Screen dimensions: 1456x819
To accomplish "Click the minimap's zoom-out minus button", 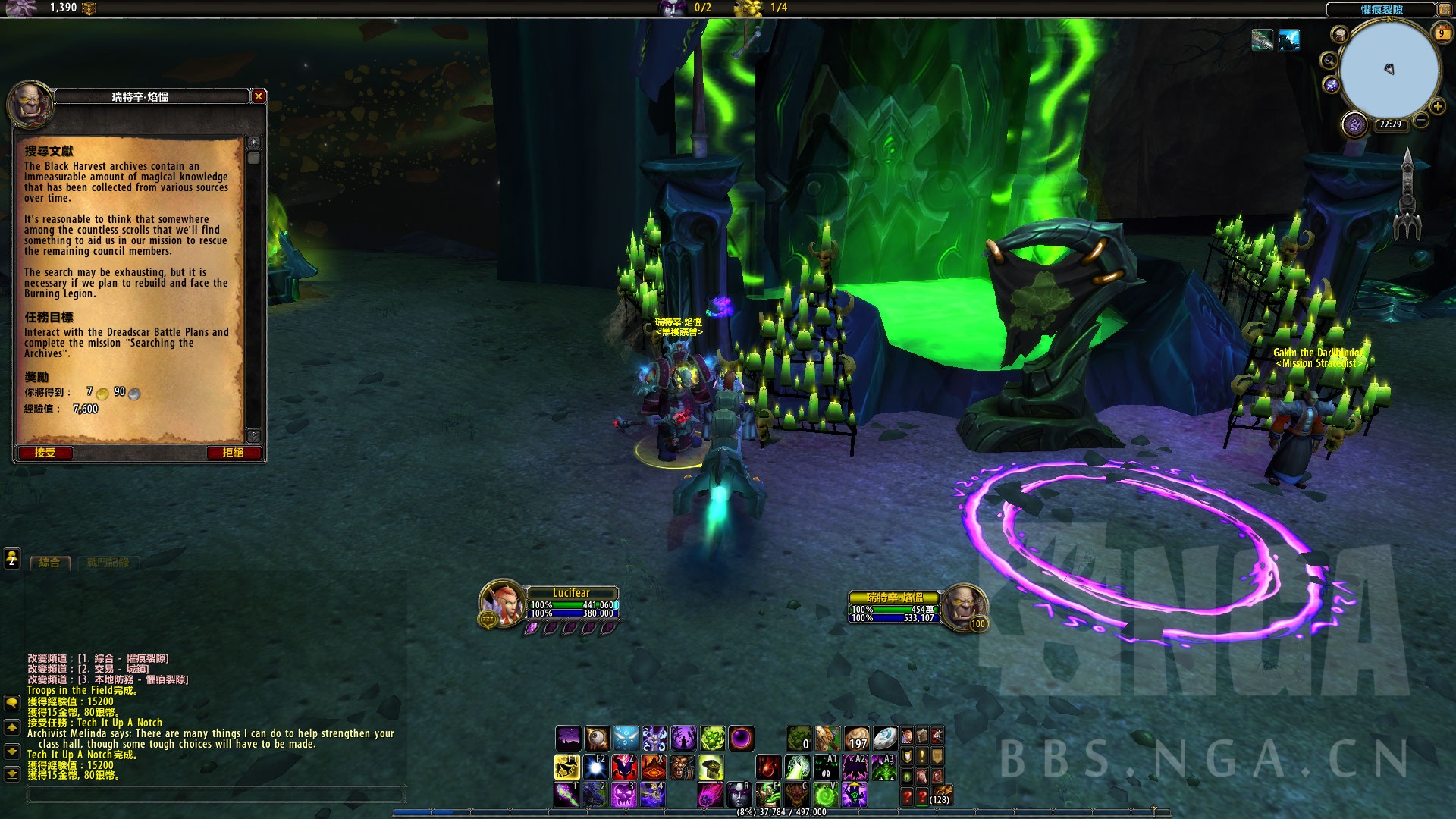I will 1421,121.
